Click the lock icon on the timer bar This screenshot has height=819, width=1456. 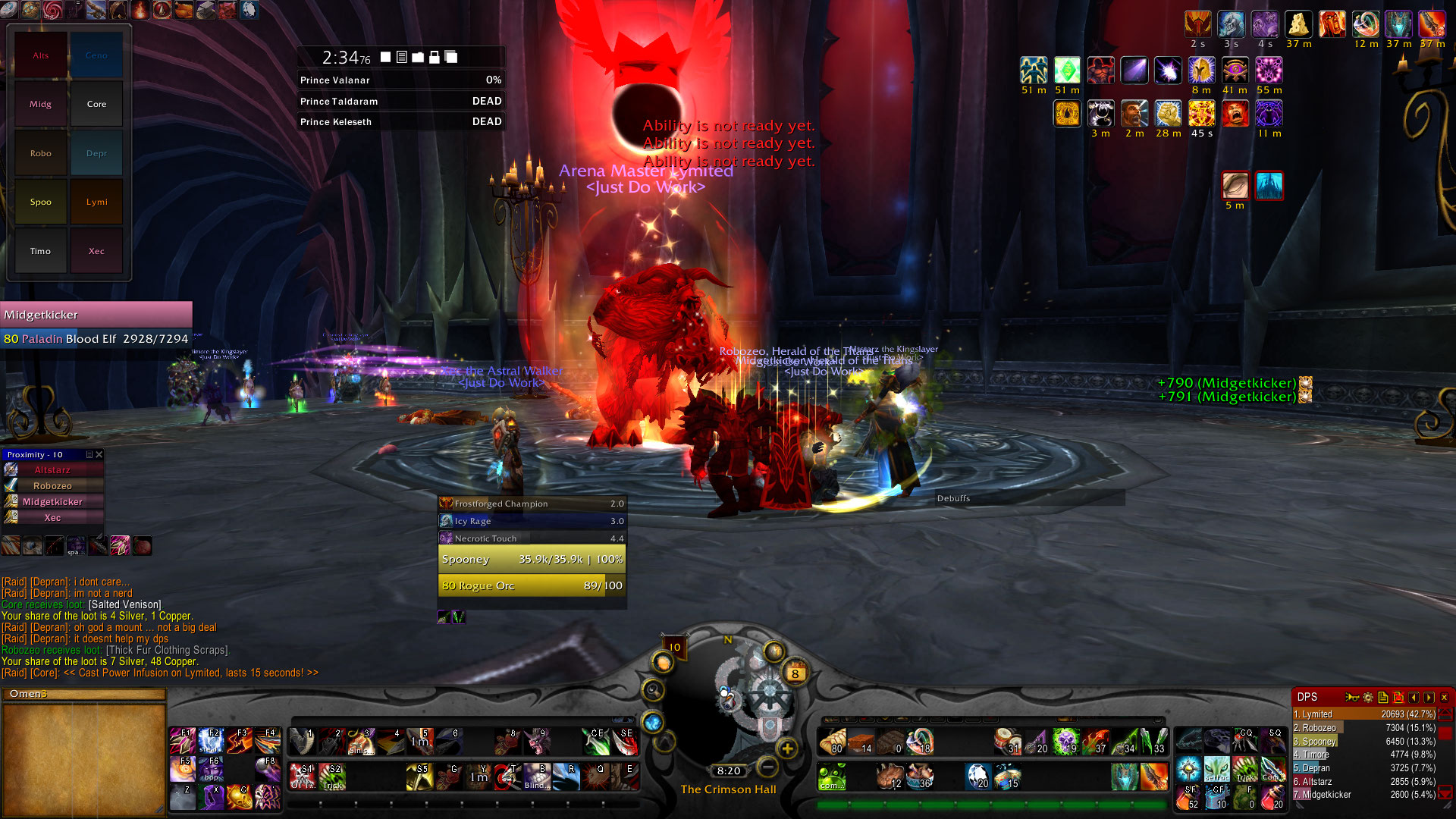435,58
